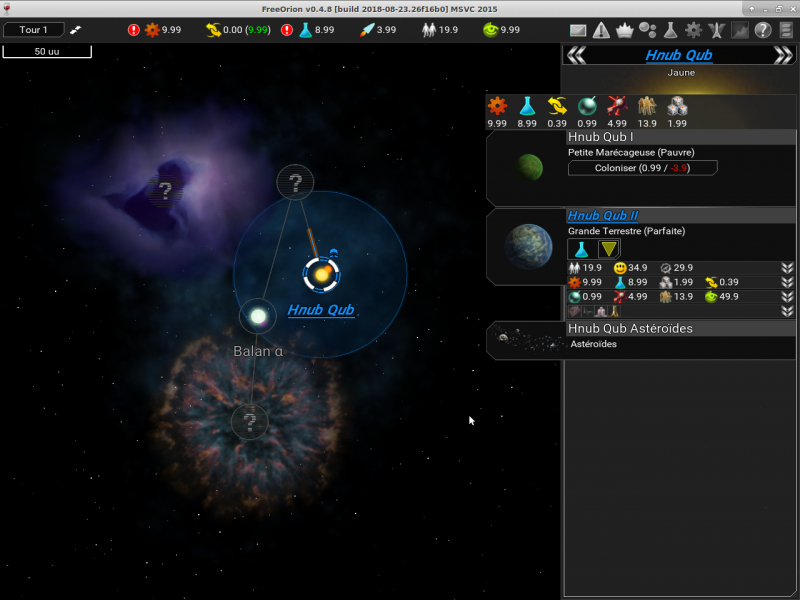Click the Coloniser button for Hnub Qub I
This screenshot has width=800, height=600.
(642, 168)
